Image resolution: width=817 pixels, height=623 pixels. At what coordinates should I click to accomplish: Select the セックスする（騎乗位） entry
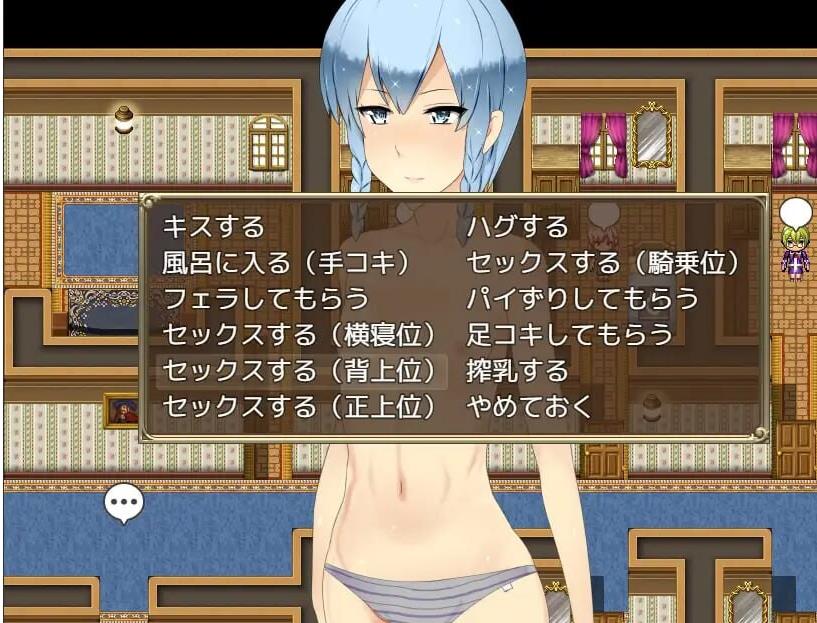point(603,263)
